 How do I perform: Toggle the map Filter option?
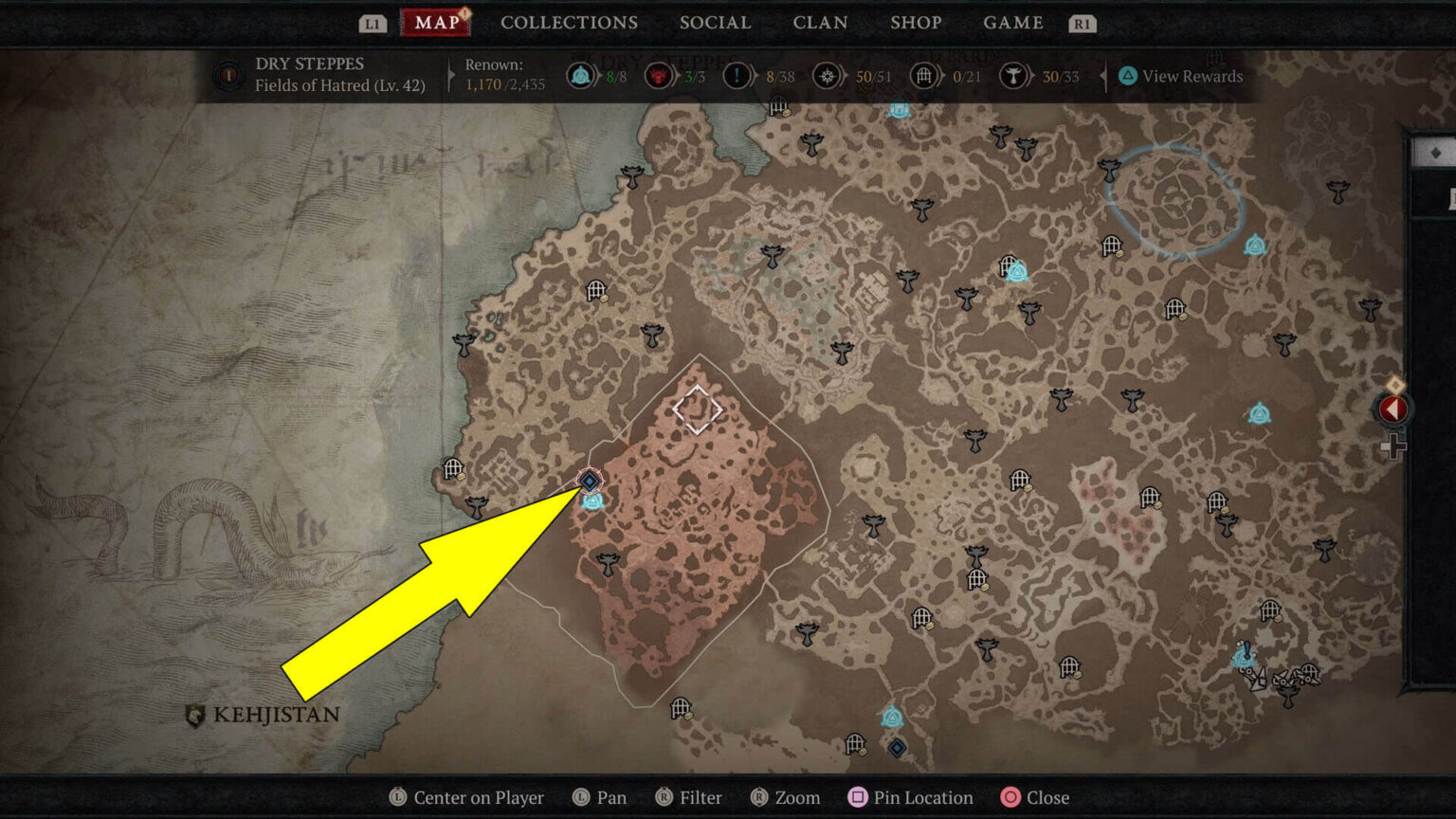click(689, 797)
